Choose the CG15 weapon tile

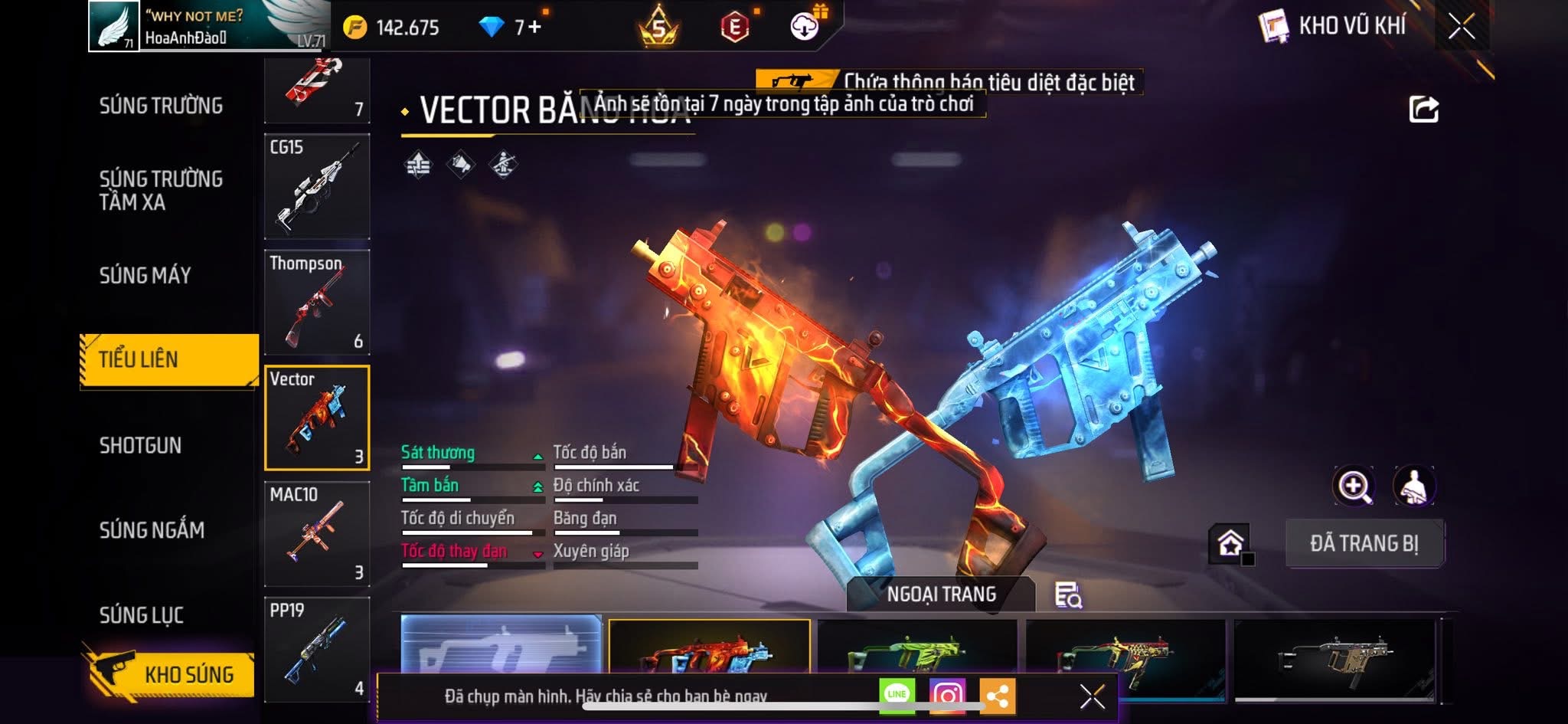[317, 186]
